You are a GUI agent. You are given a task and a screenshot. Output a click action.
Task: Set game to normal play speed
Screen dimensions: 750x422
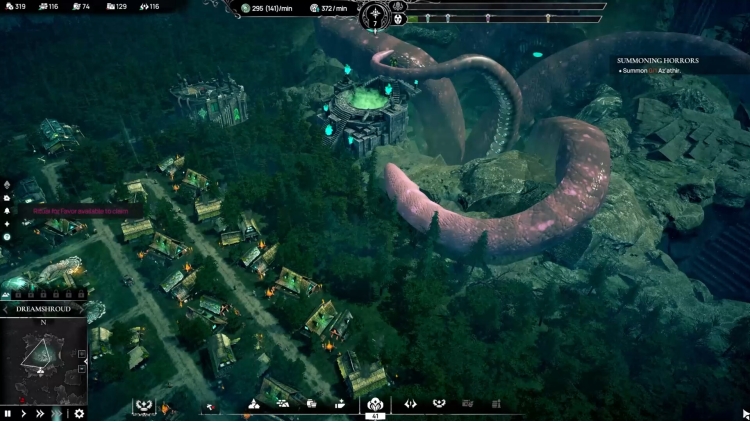click(24, 413)
